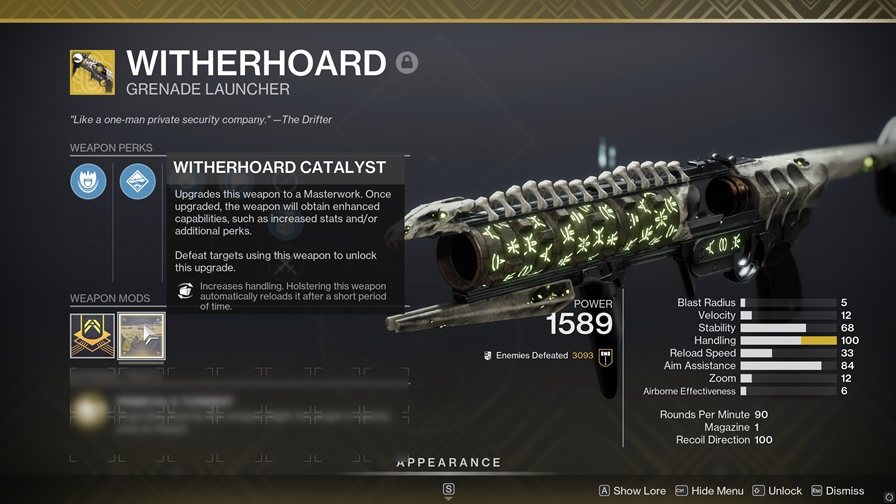Select the flame-shaped weapon perk icon
Screen dimensions: 896x504
pos(88,181)
